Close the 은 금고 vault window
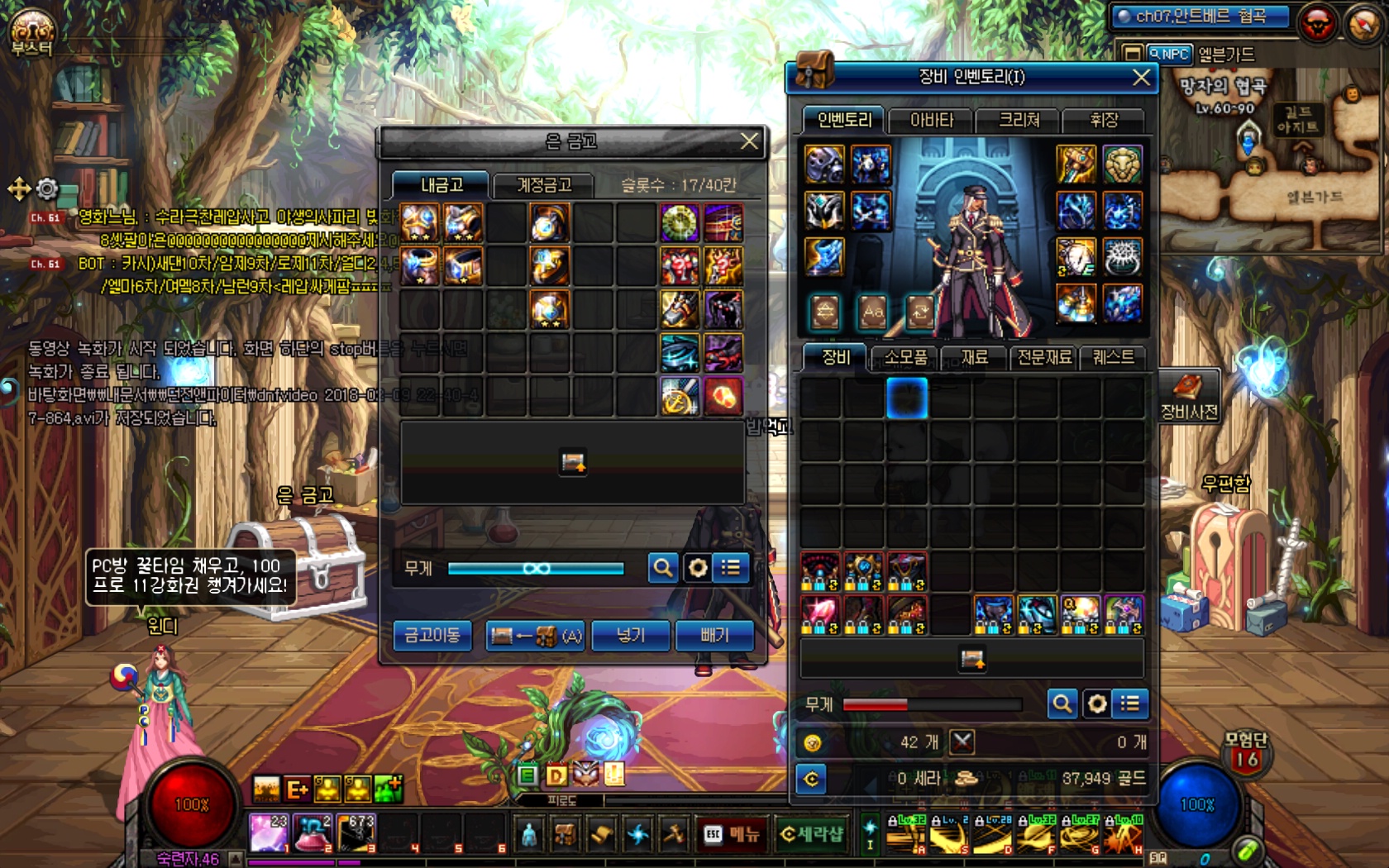Image resolution: width=1389 pixels, height=868 pixels. click(749, 141)
